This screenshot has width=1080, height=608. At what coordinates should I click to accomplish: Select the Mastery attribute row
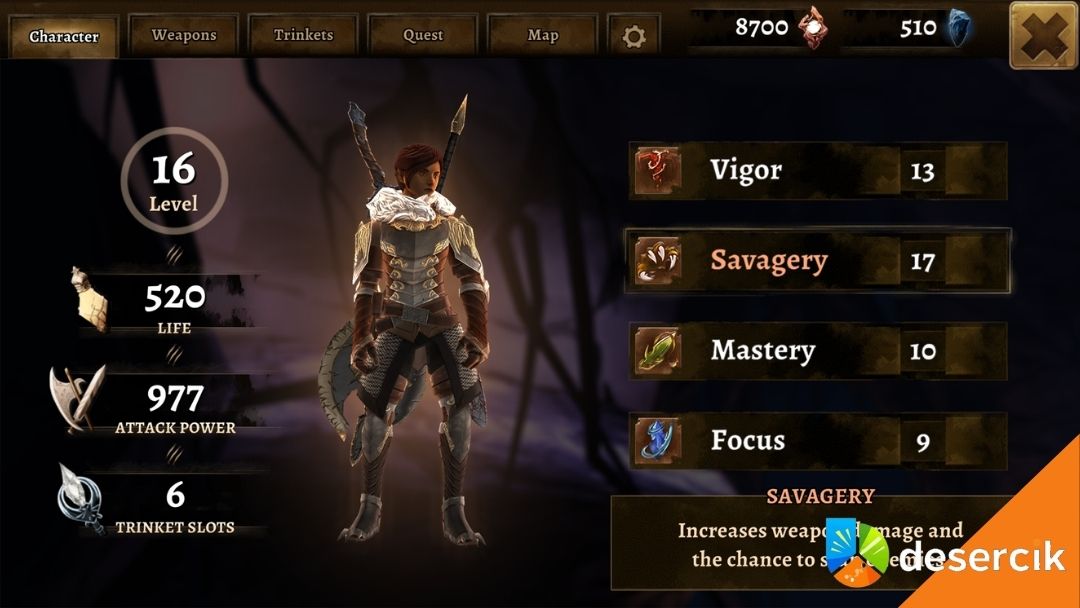[x=817, y=351]
